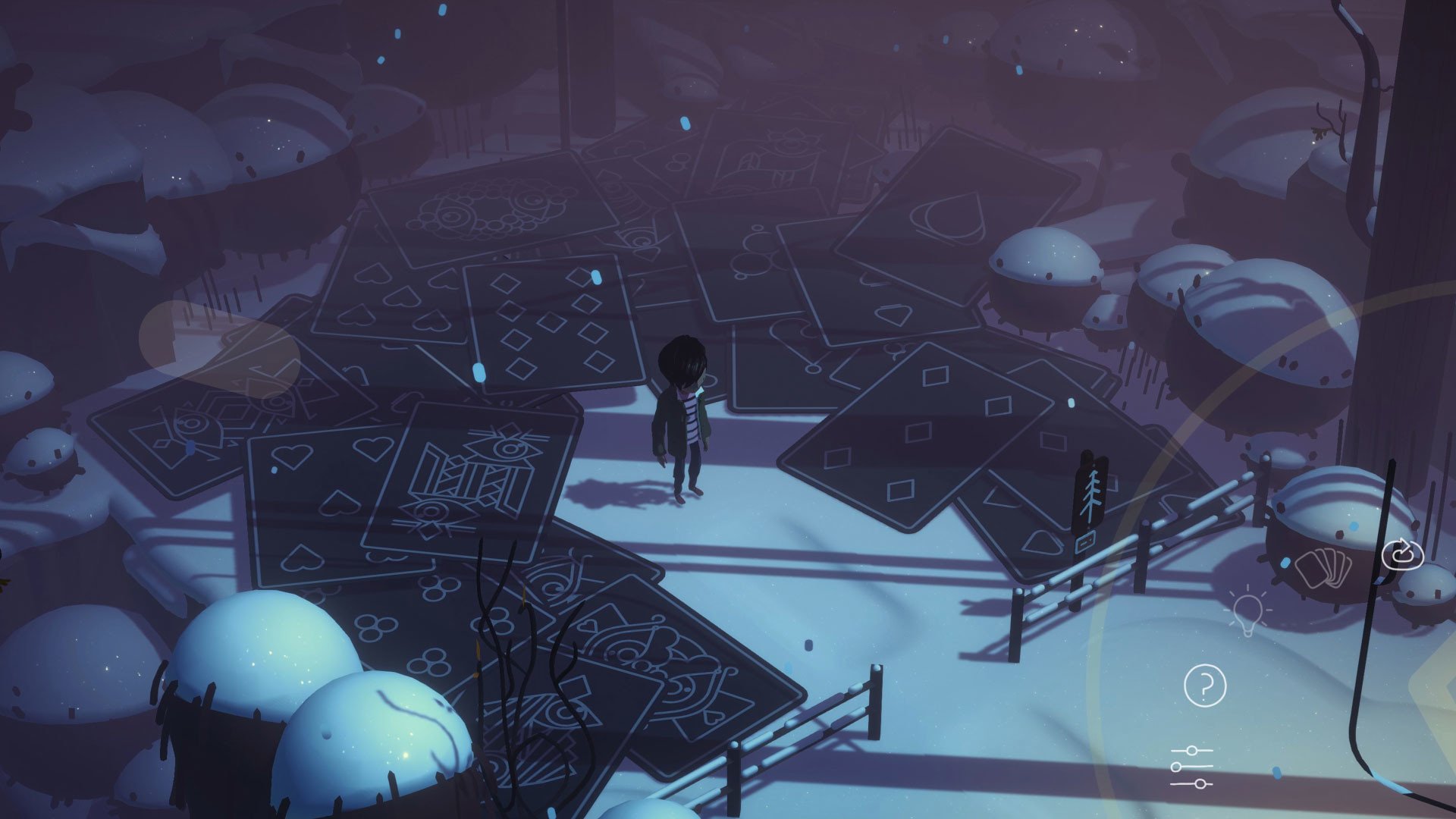The image size is (1456, 819).
Task: Open the hint lightbulb icon
Action: pyautogui.click(x=1249, y=608)
